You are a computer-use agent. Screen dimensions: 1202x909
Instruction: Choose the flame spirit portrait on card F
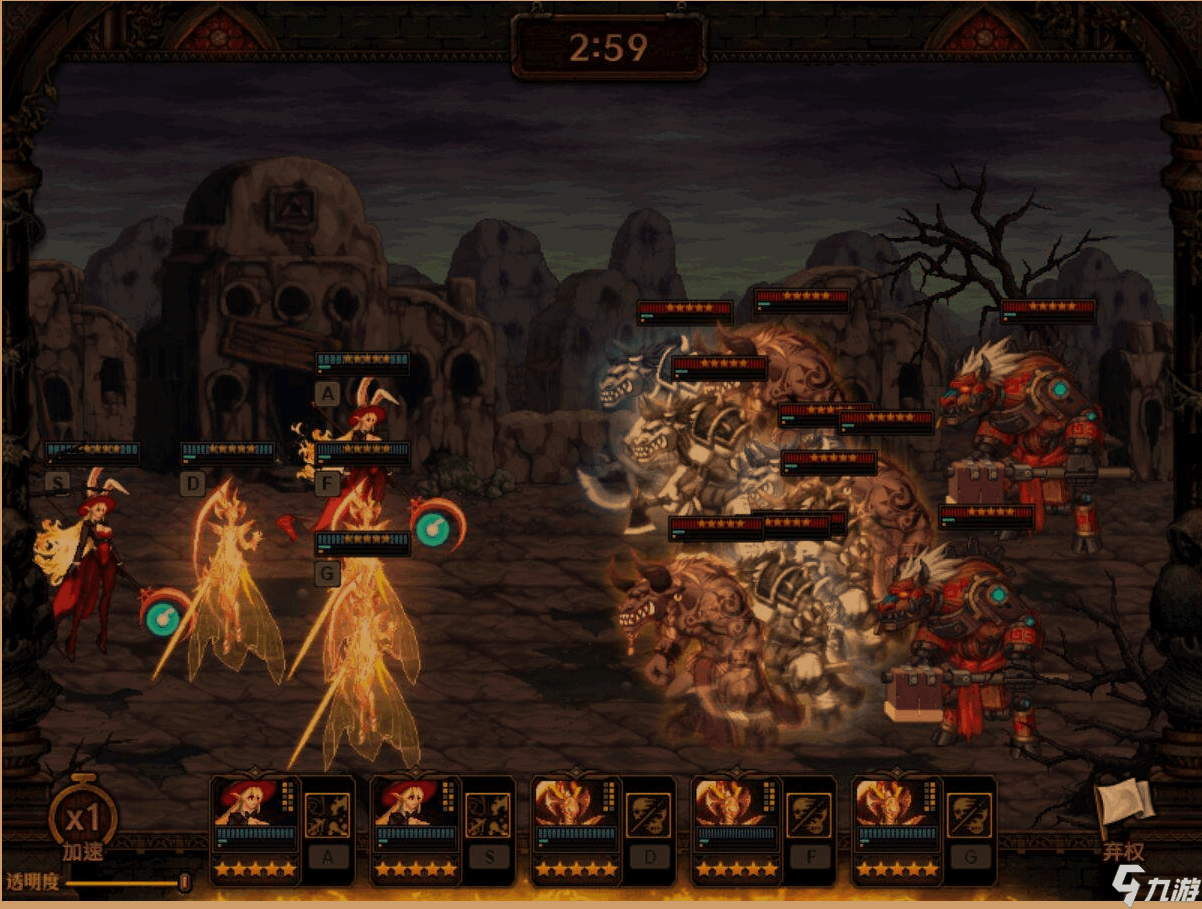(731, 804)
